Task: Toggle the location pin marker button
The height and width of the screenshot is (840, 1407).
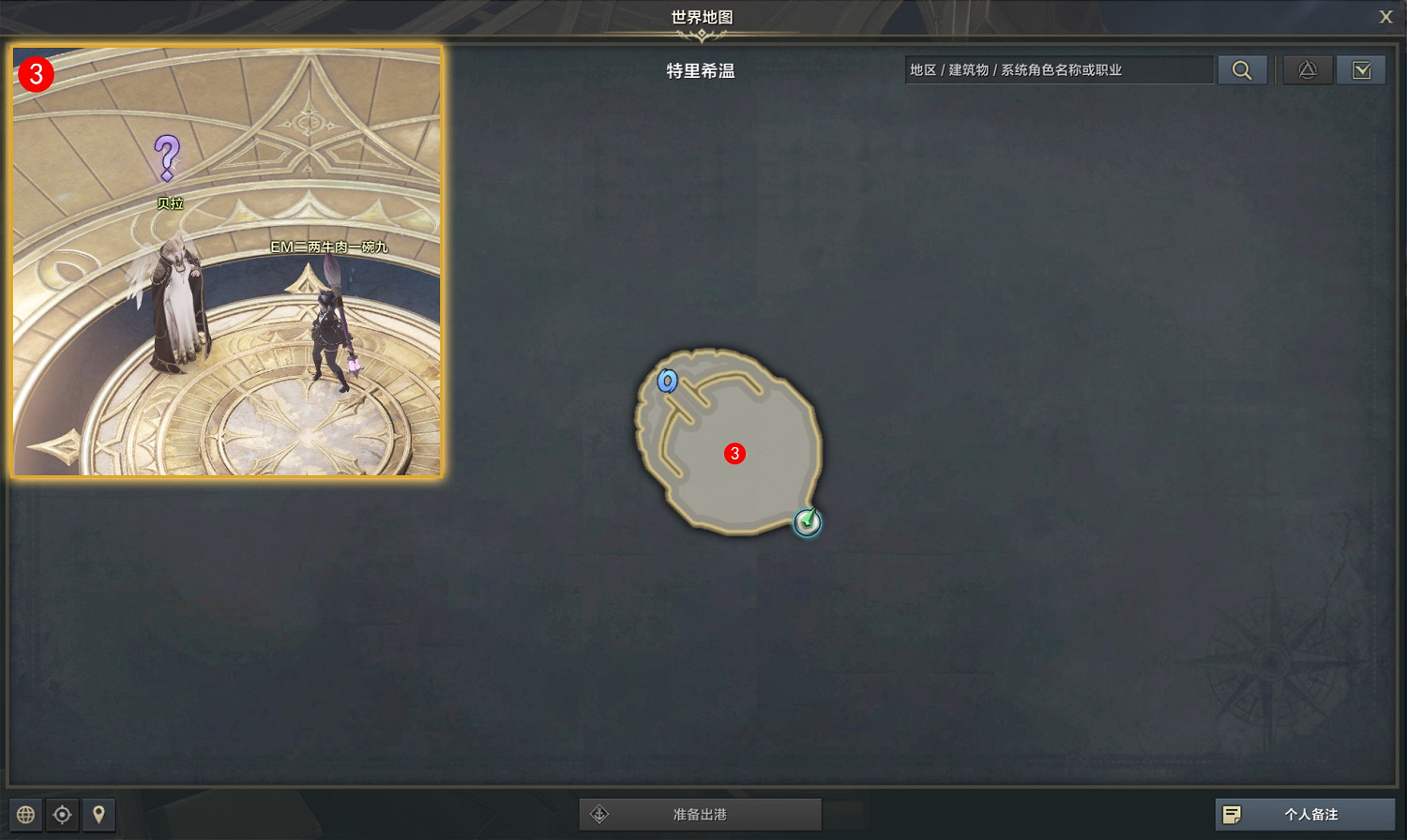Action: click(x=98, y=815)
